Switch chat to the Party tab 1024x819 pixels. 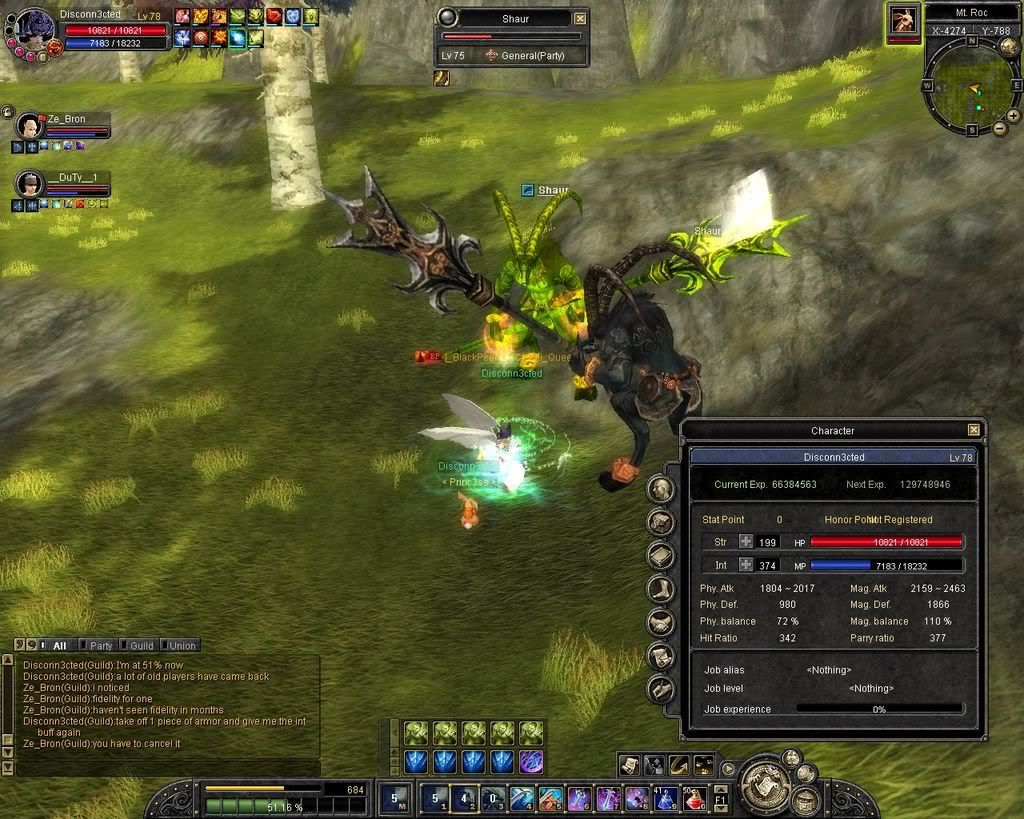100,645
